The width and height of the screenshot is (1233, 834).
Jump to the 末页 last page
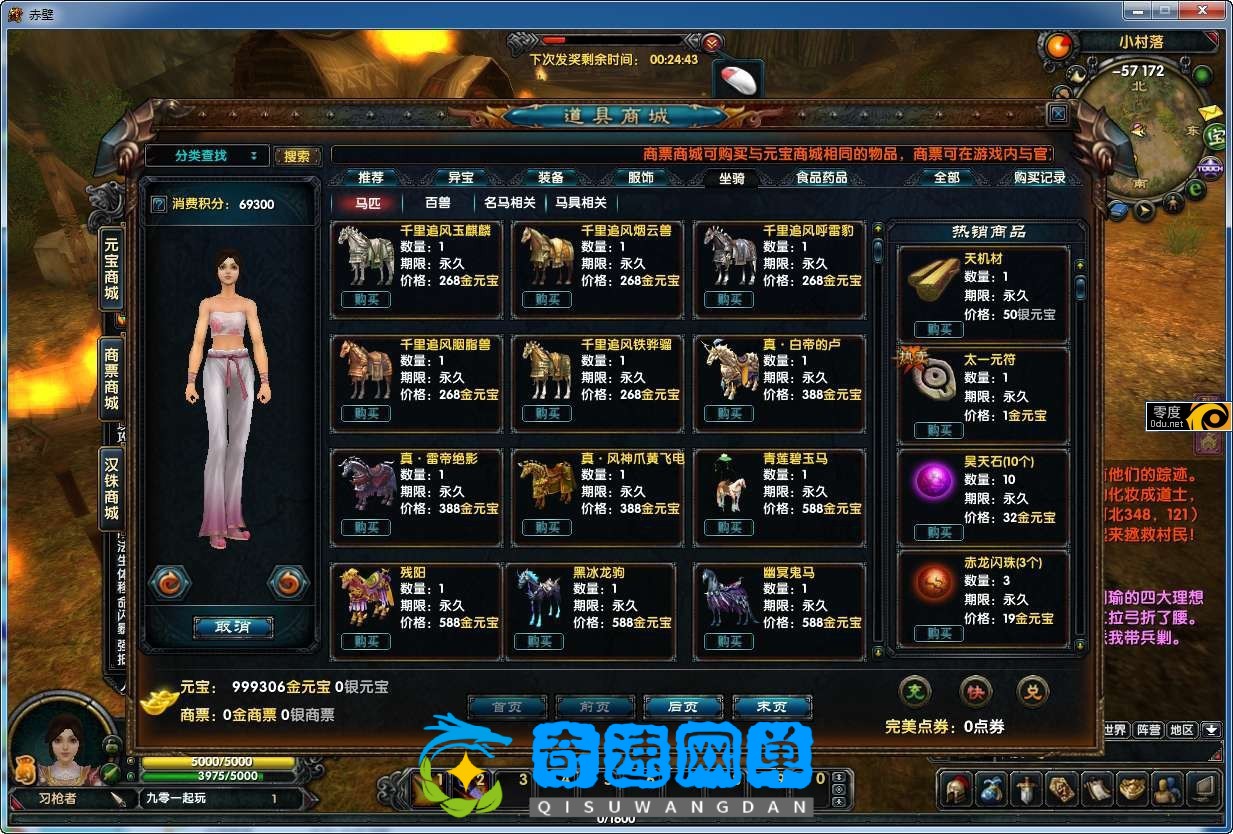771,706
